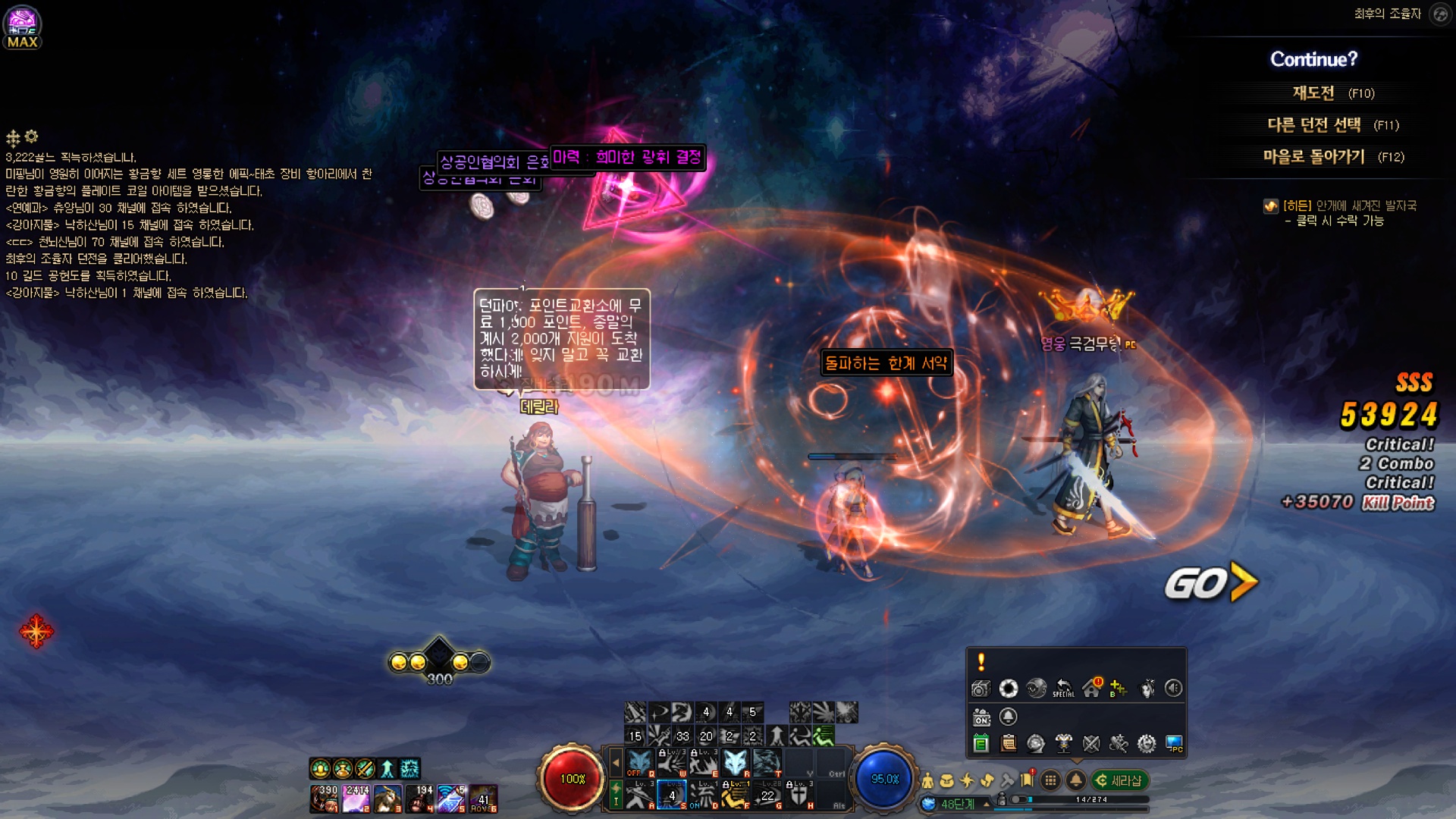Click the blue PC monitor icon
Image resolution: width=1456 pixels, height=819 pixels.
click(x=1174, y=744)
